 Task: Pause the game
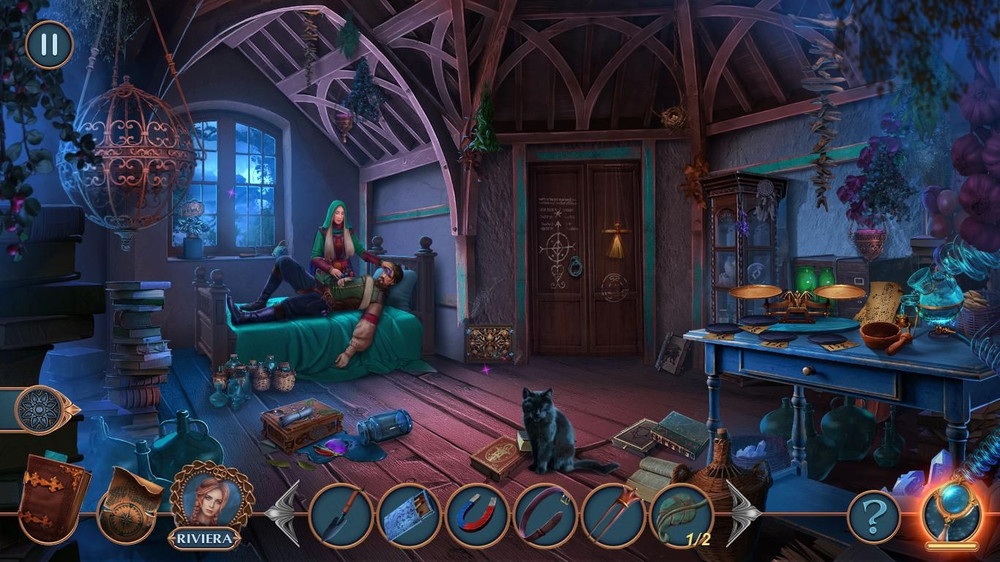[x=48, y=44]
